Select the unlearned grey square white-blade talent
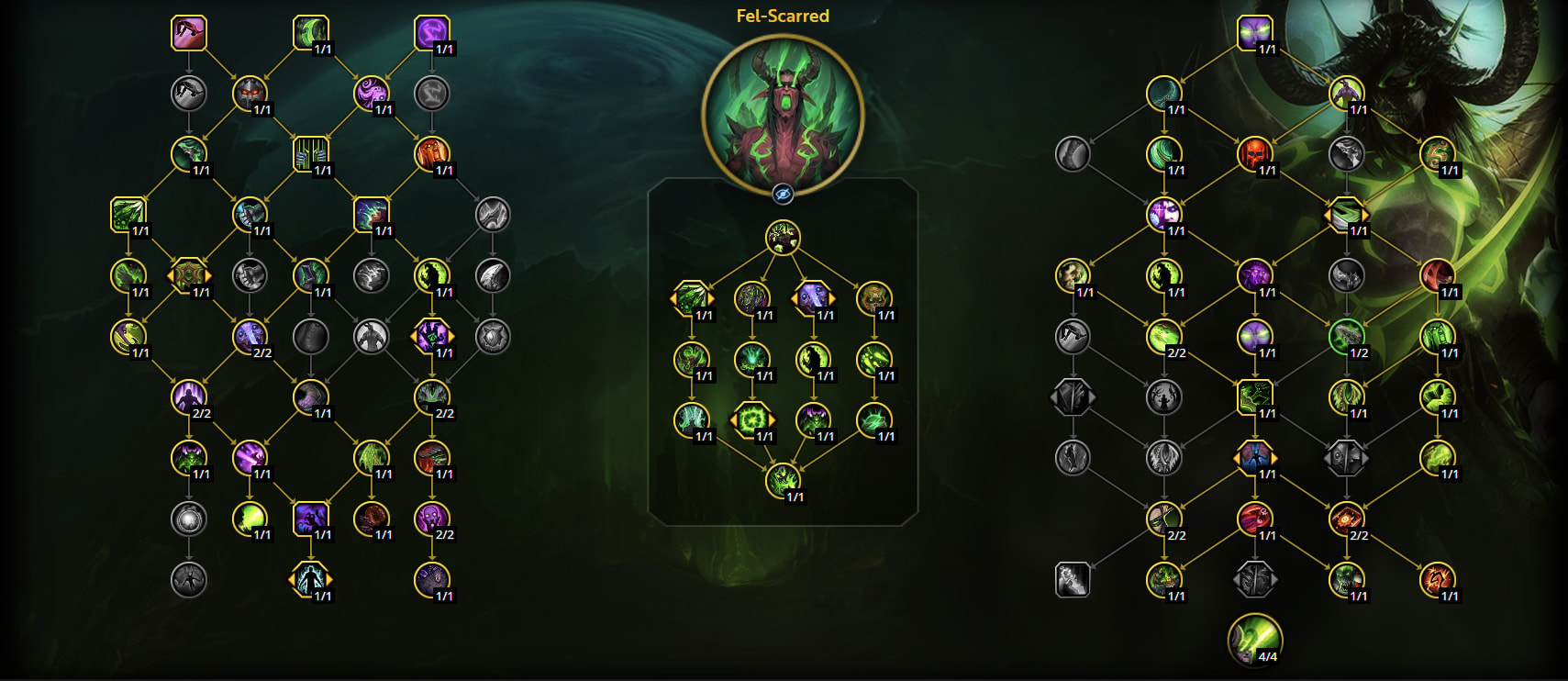This screenshot has height=681, width=1568. click(x=1073, y=579)
